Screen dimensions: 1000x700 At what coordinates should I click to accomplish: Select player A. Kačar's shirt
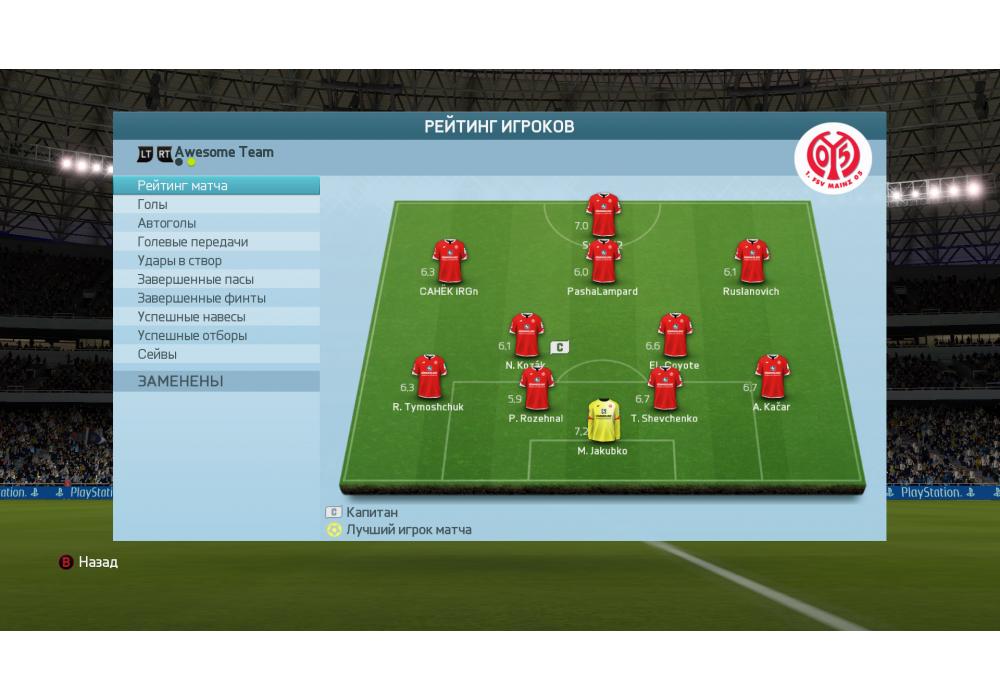coord(772,377)
